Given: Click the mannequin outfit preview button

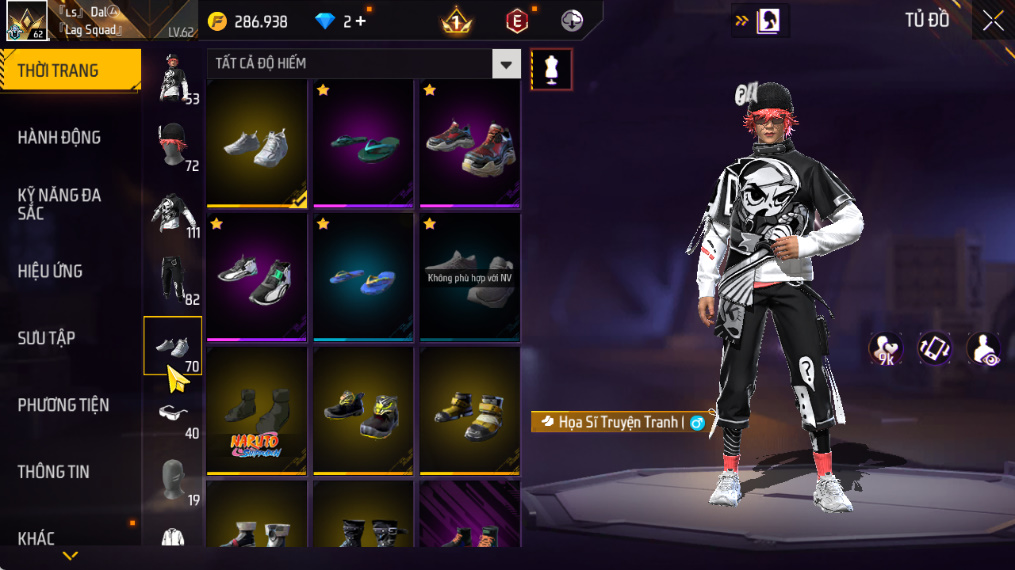Looking at the screenshot, I should (x=551, y=69).
